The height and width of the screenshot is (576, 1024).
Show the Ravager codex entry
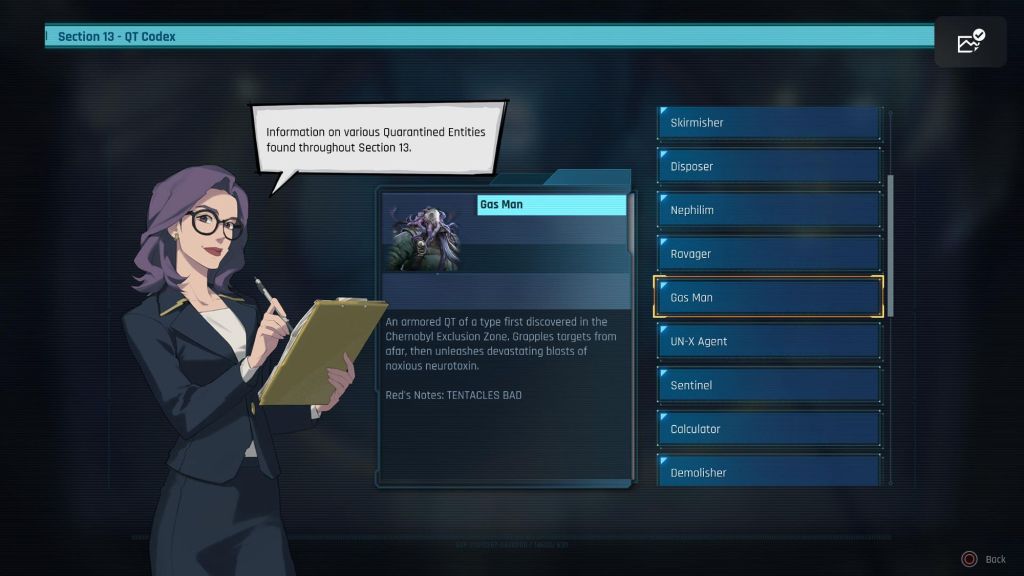pyautogui.click(x=768, y=254)
